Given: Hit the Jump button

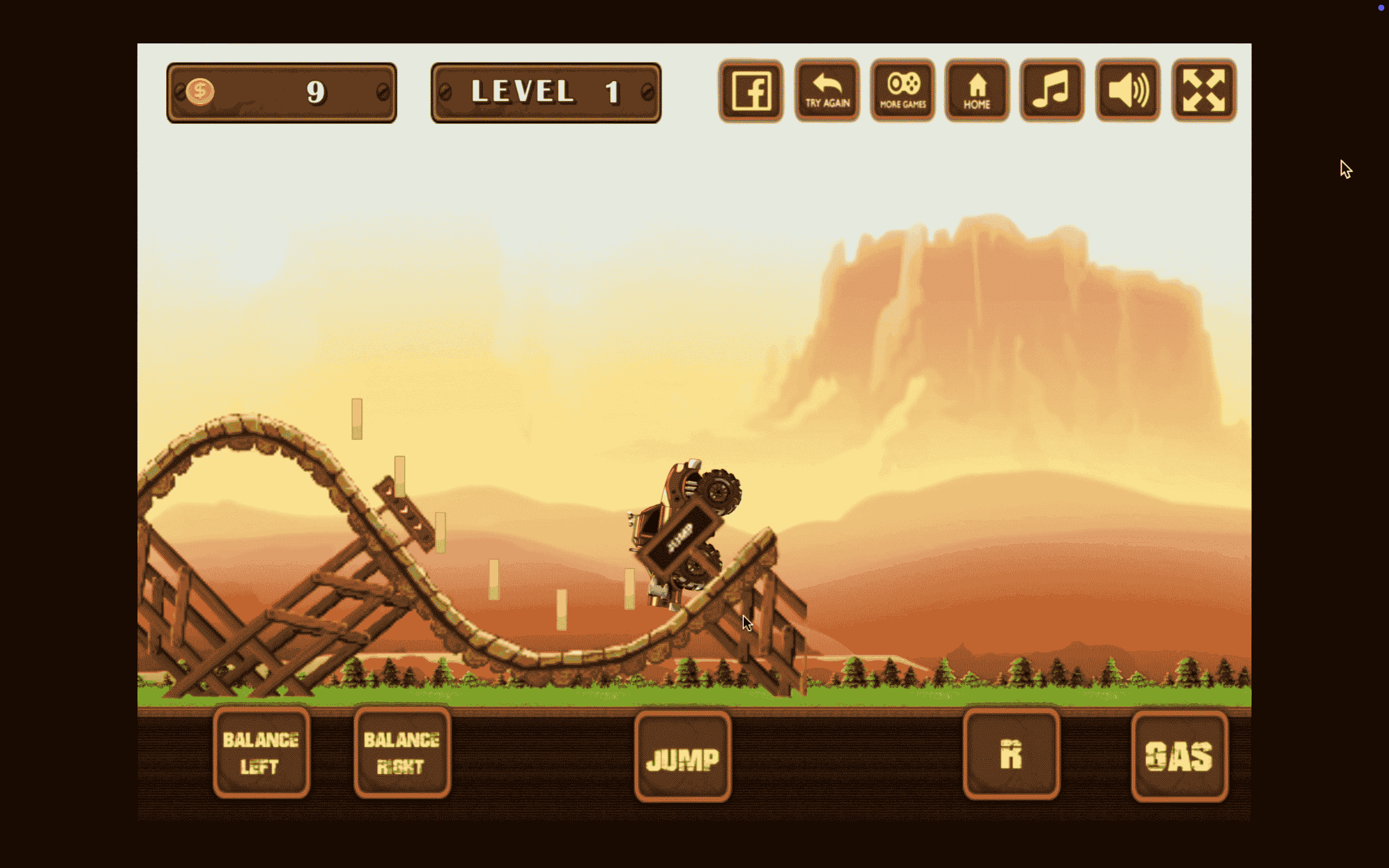Looking at the screenshot, I should [x=682, y=757].
